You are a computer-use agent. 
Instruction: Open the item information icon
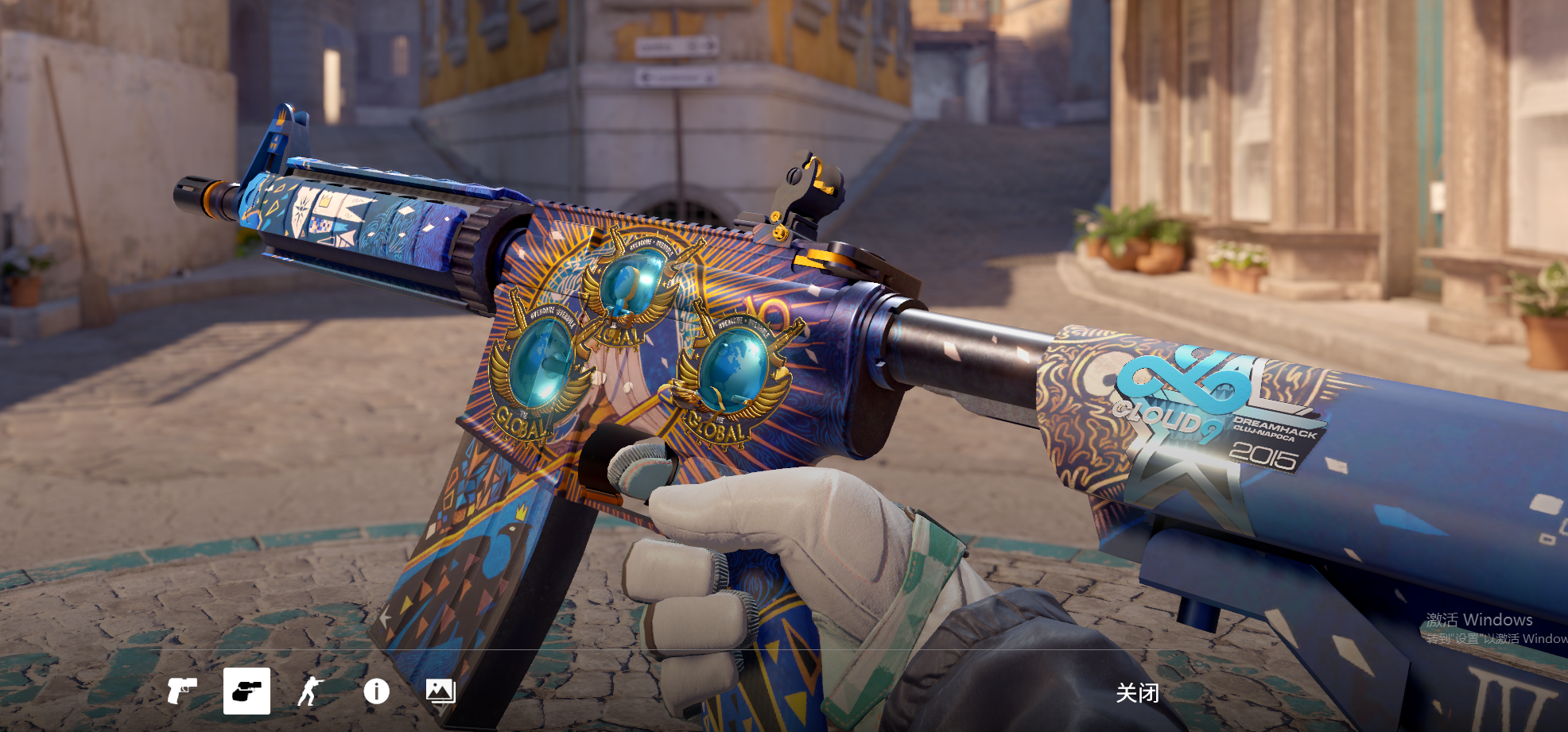[x=376, y=691]
